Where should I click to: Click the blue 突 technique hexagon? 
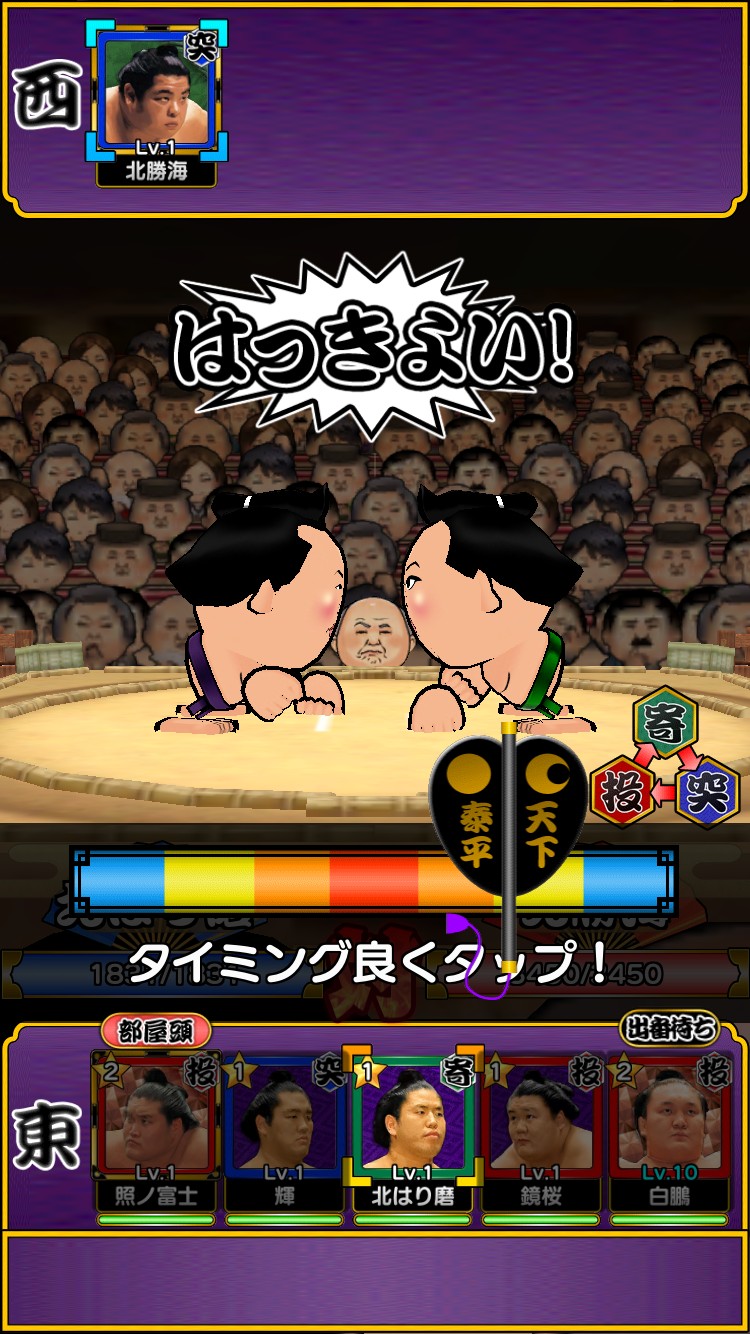pyautogui.click(x=707, y=791)
